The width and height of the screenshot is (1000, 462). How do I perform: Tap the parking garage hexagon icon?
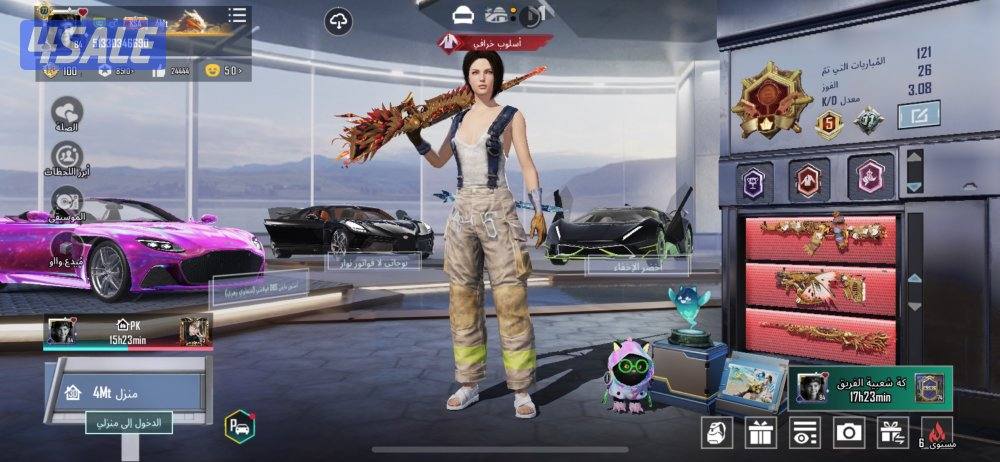pyautogui.click(x=239, y=426)
